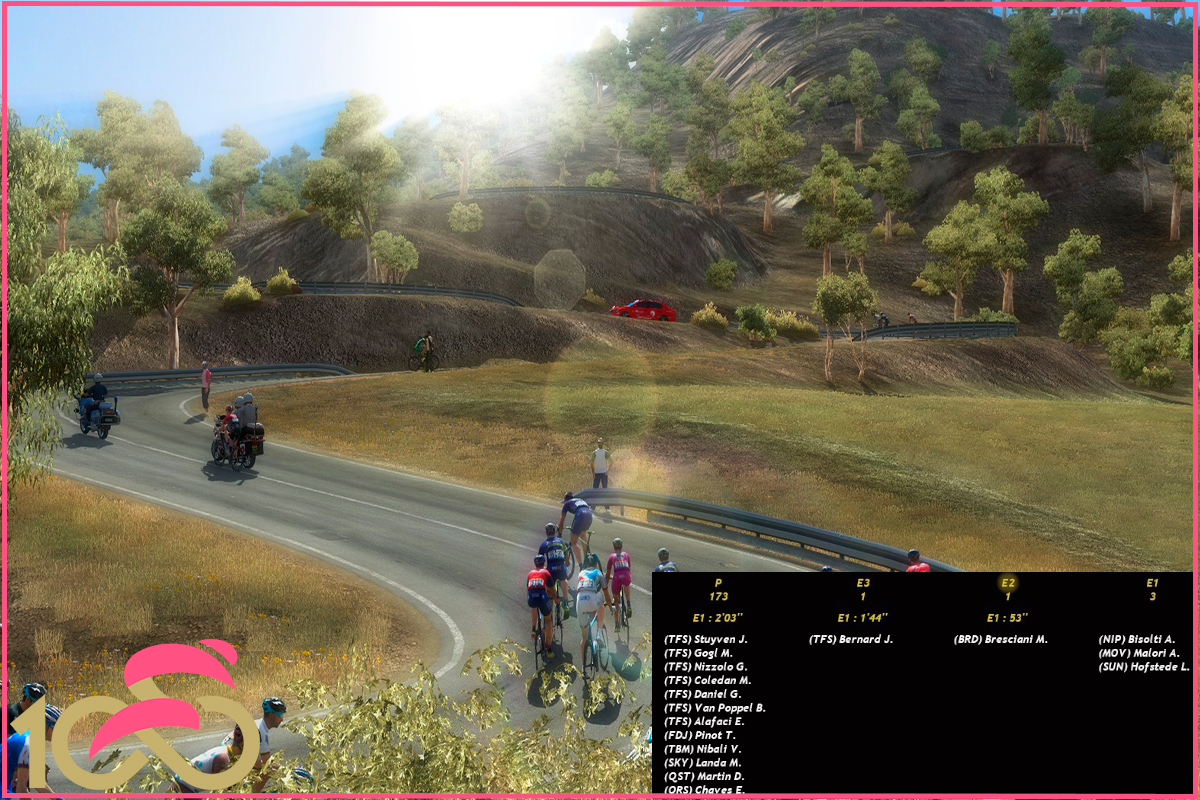1200x800 pixels.
Task: Select rider Stuyven J. in the peloton list
Action: [x=706, y=639]
